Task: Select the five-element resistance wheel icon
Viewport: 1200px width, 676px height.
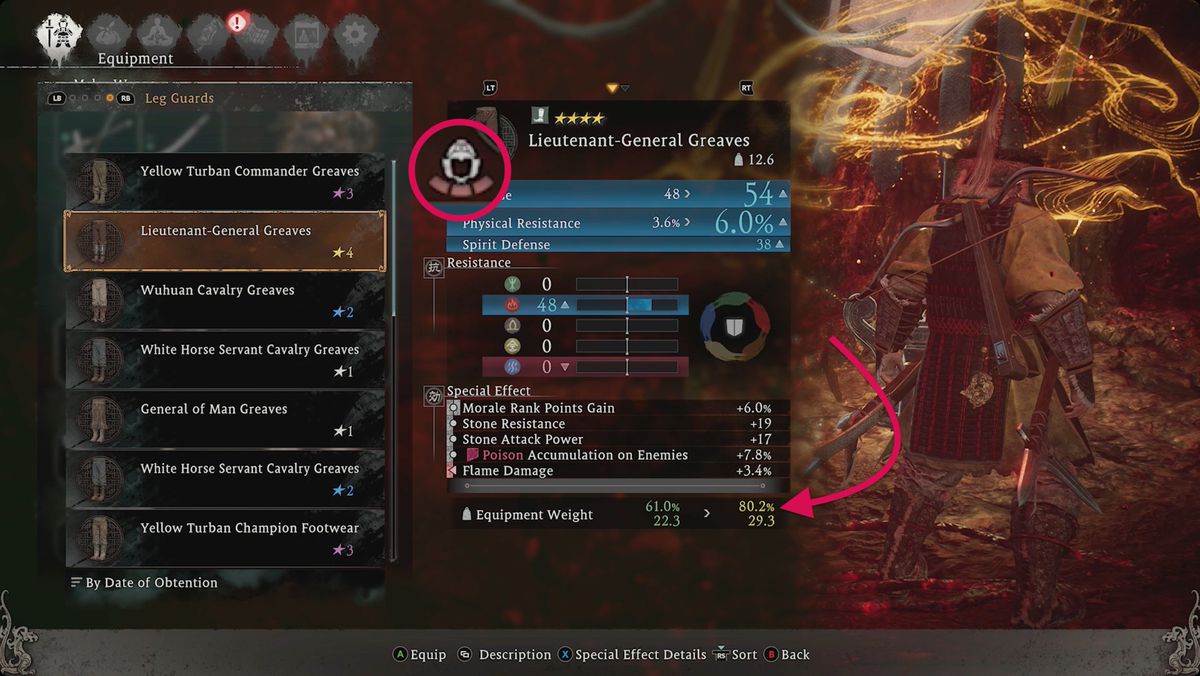Action: (735, 327)
